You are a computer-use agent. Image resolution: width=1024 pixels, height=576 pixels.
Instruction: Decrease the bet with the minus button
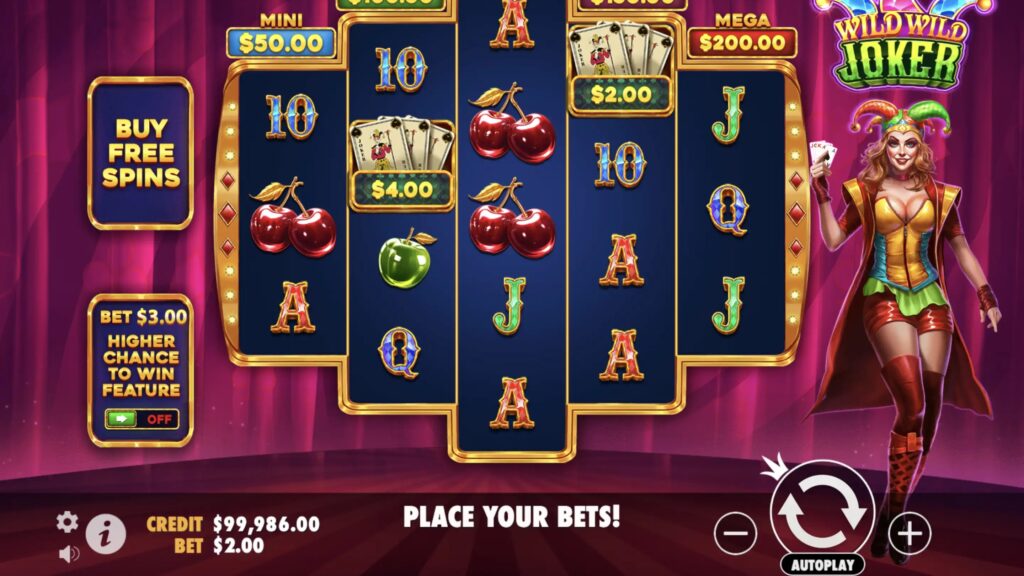735,534
